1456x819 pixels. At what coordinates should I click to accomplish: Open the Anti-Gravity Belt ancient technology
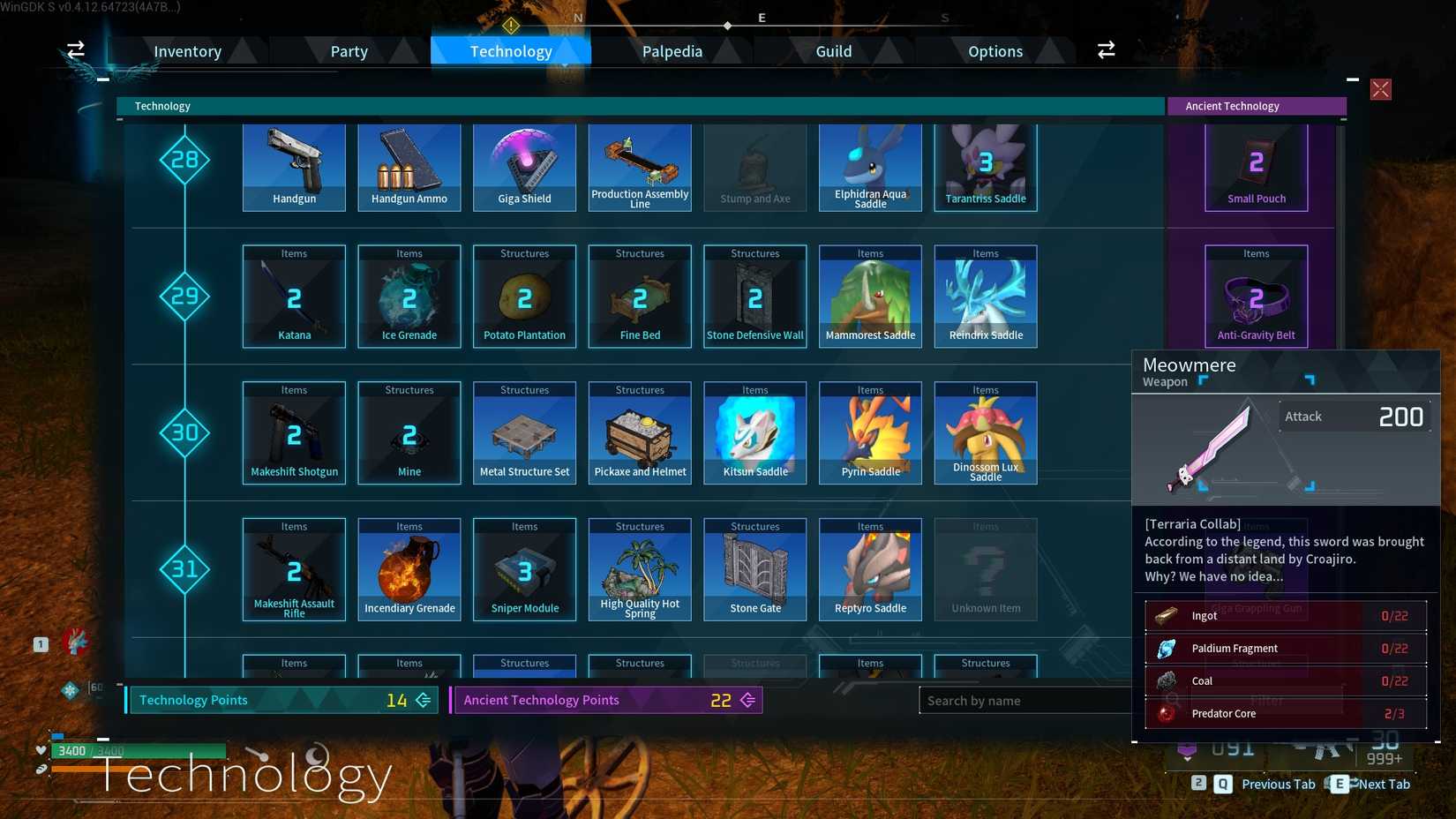(1256, 296)
